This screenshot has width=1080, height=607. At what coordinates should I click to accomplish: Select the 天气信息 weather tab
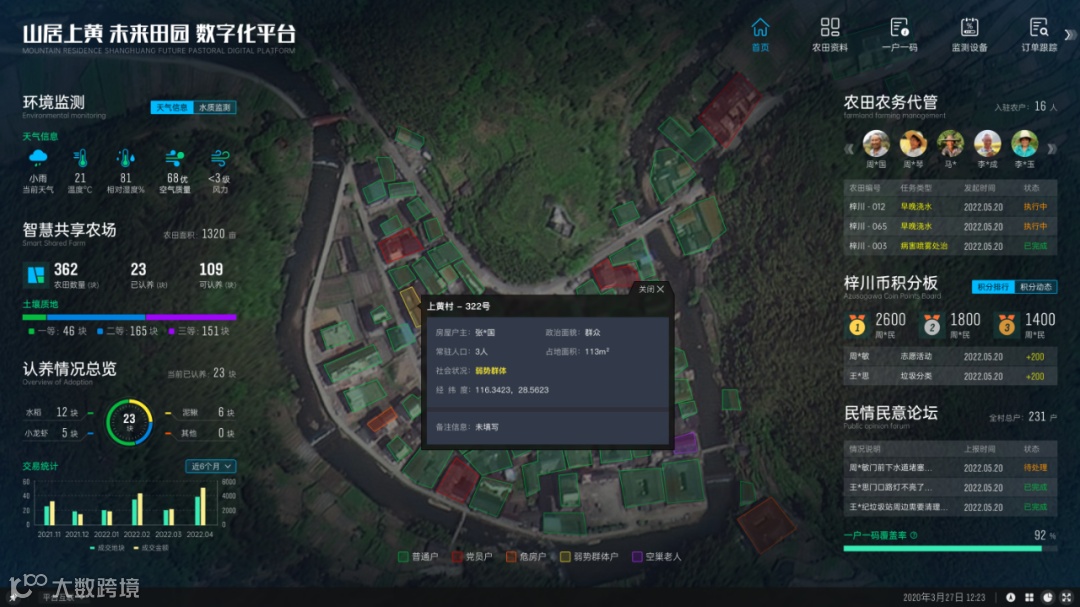[172, 107]
